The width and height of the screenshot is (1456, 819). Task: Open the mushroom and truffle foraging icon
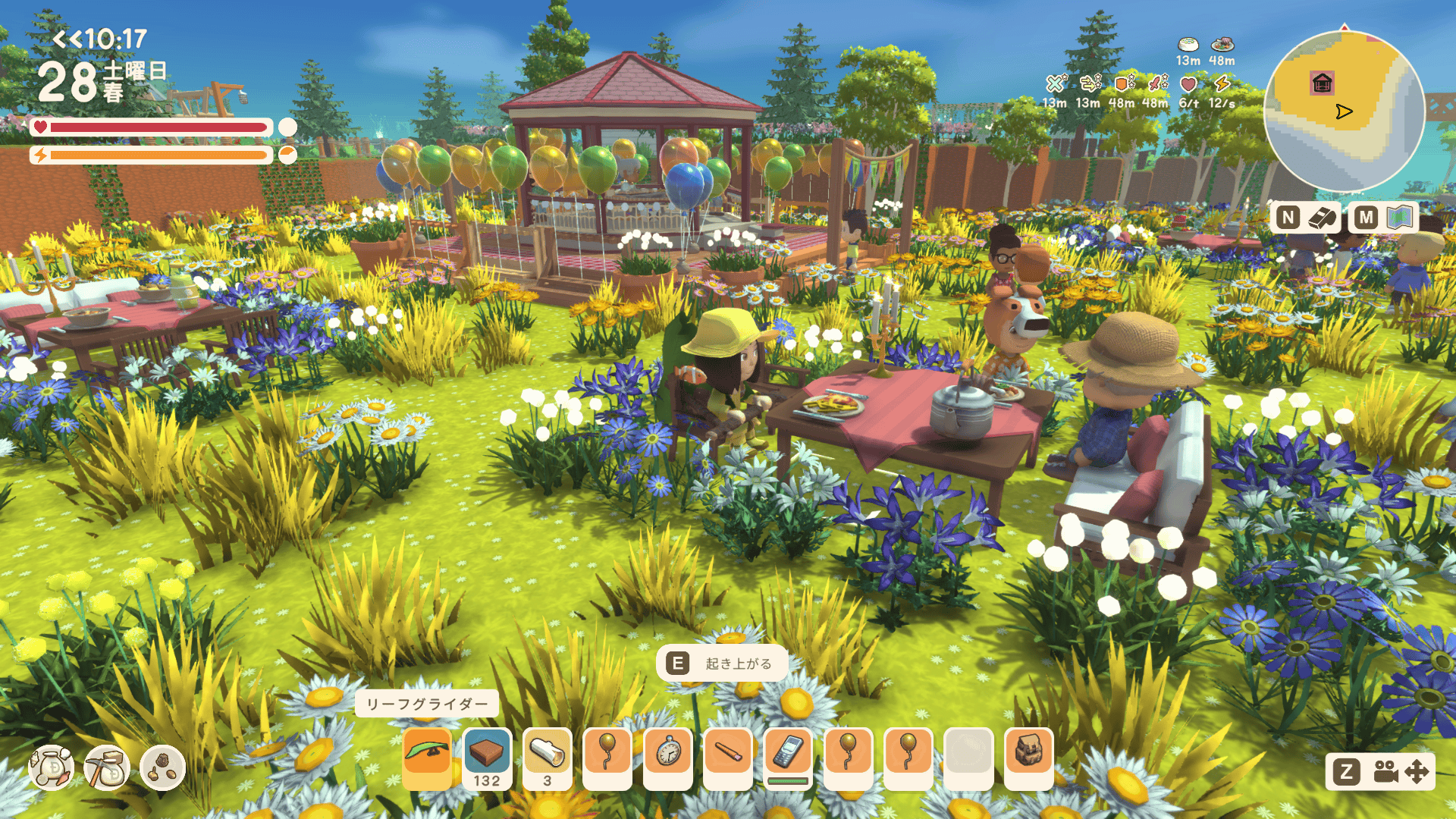tap(162, 768)
